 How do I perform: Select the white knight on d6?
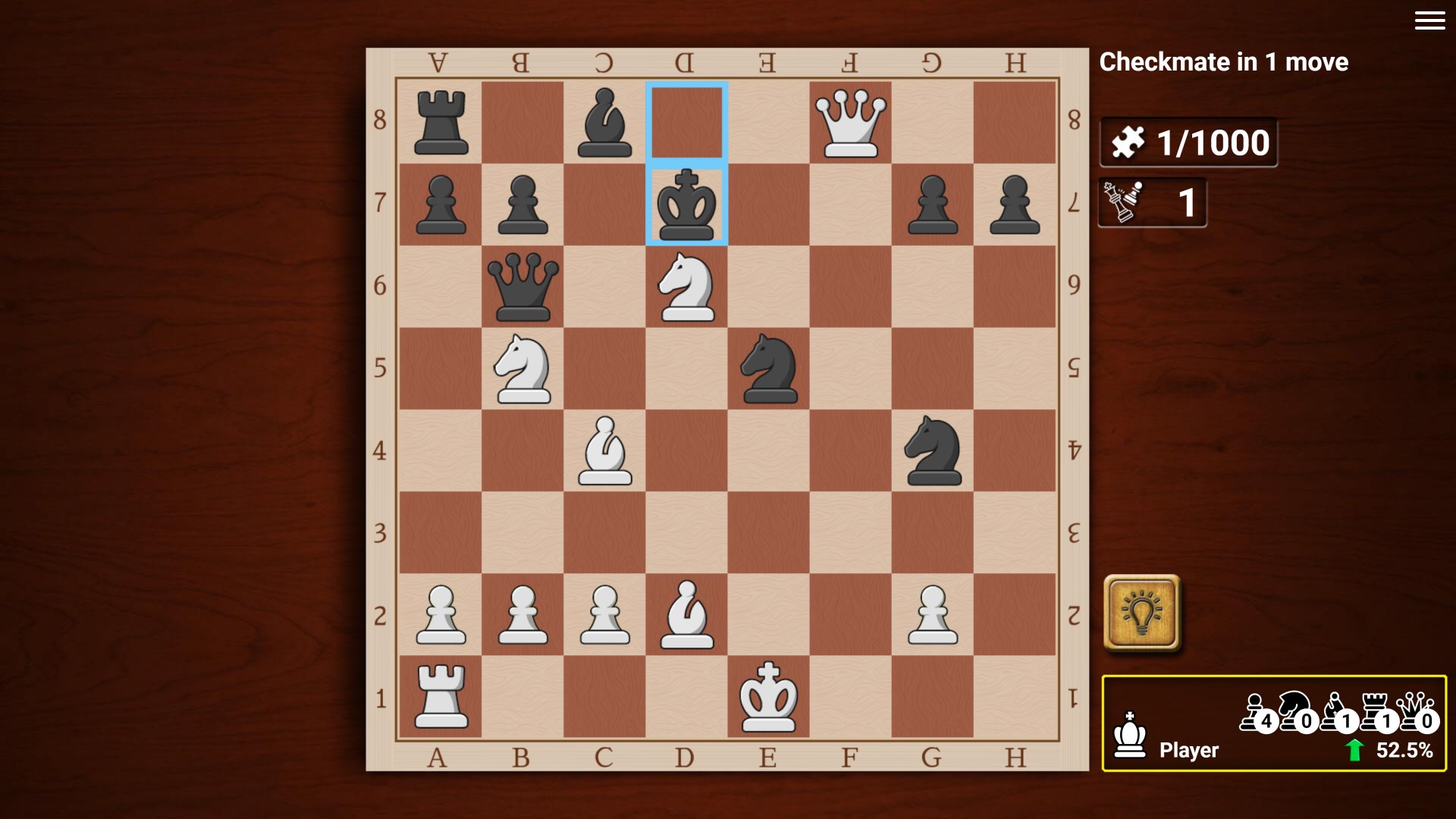[x=686, y=288]
